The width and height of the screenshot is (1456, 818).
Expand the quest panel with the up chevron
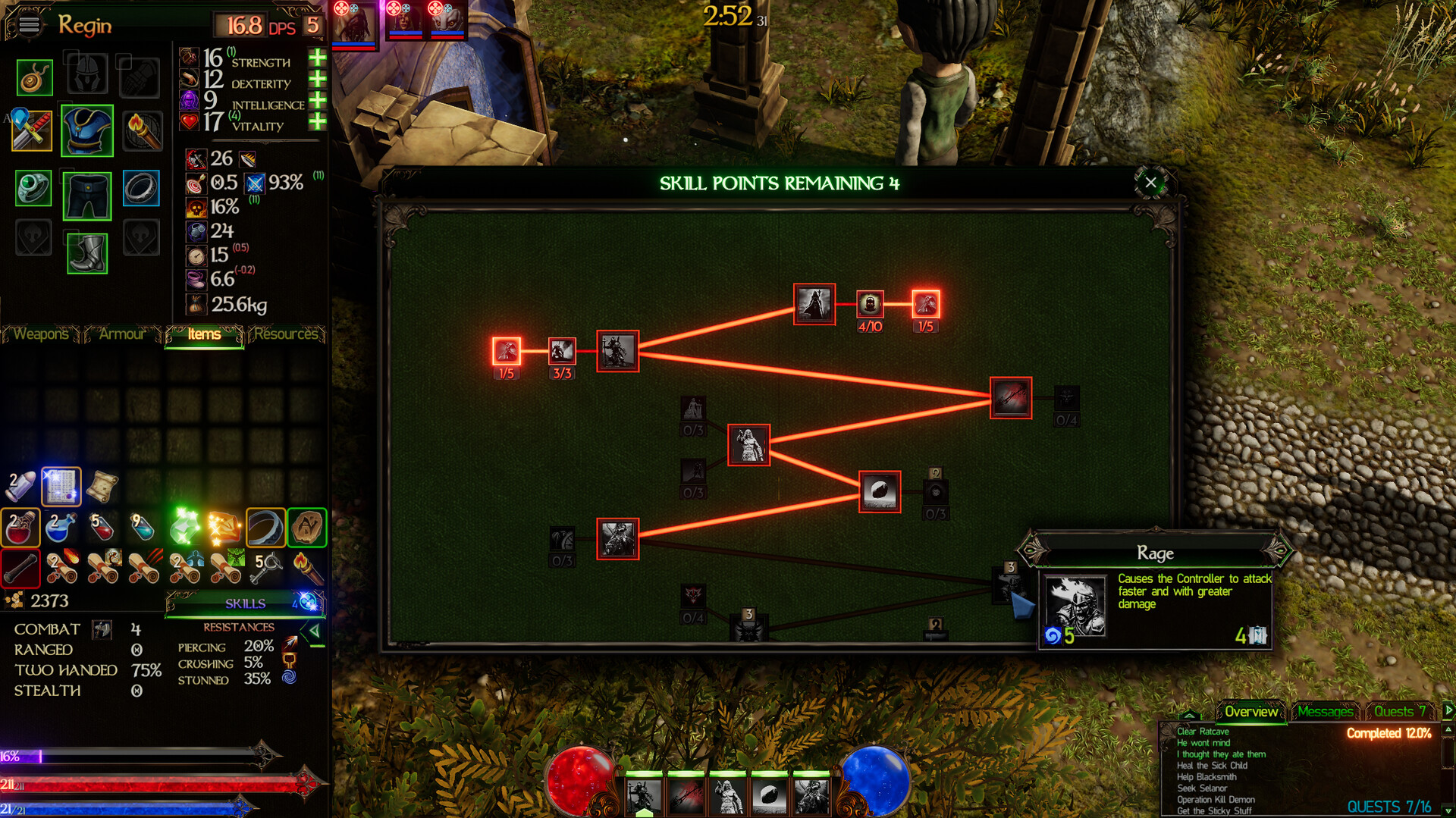coord(1189,715)
